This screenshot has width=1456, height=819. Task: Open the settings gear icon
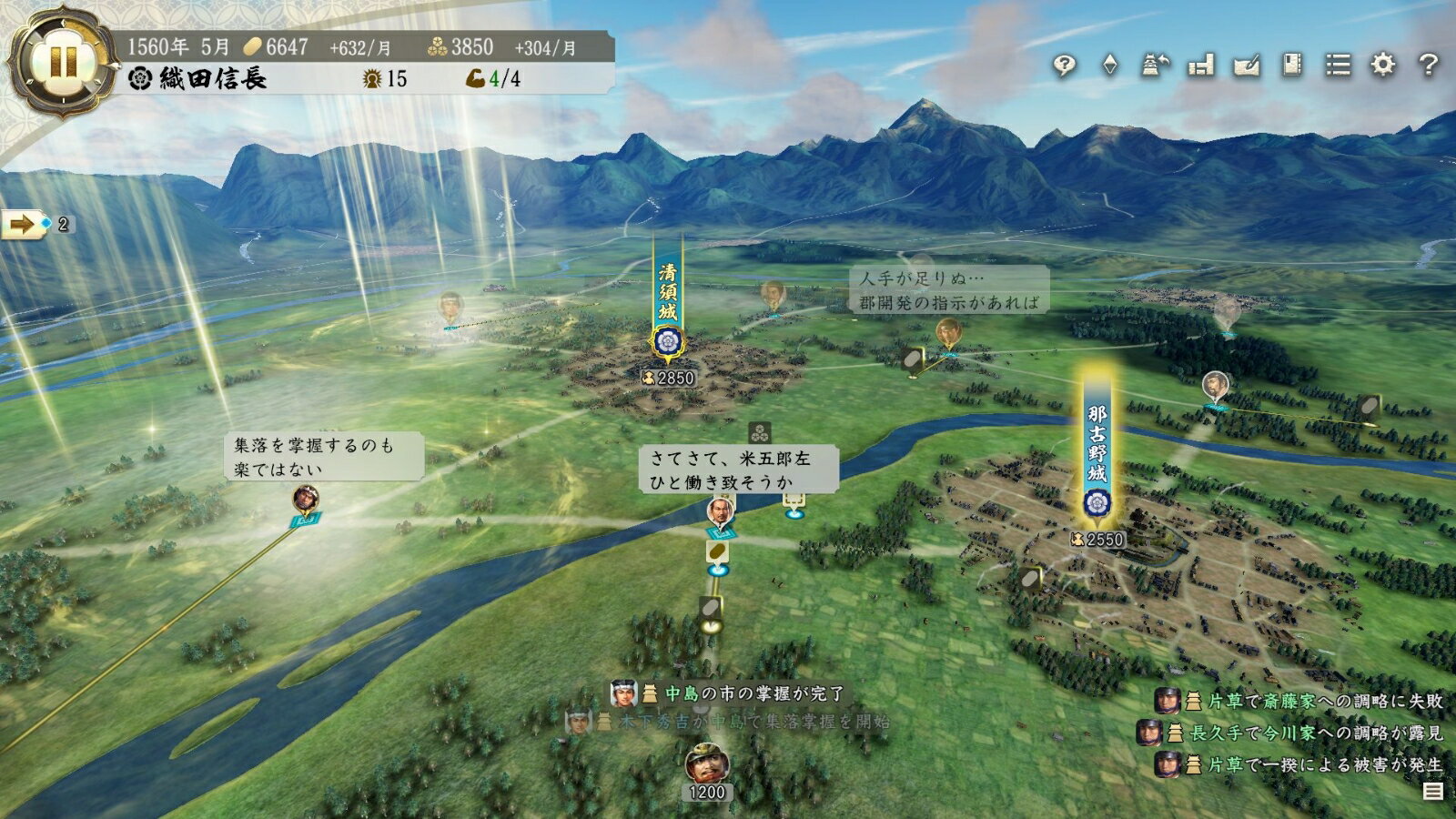[x=1383, y=65]
